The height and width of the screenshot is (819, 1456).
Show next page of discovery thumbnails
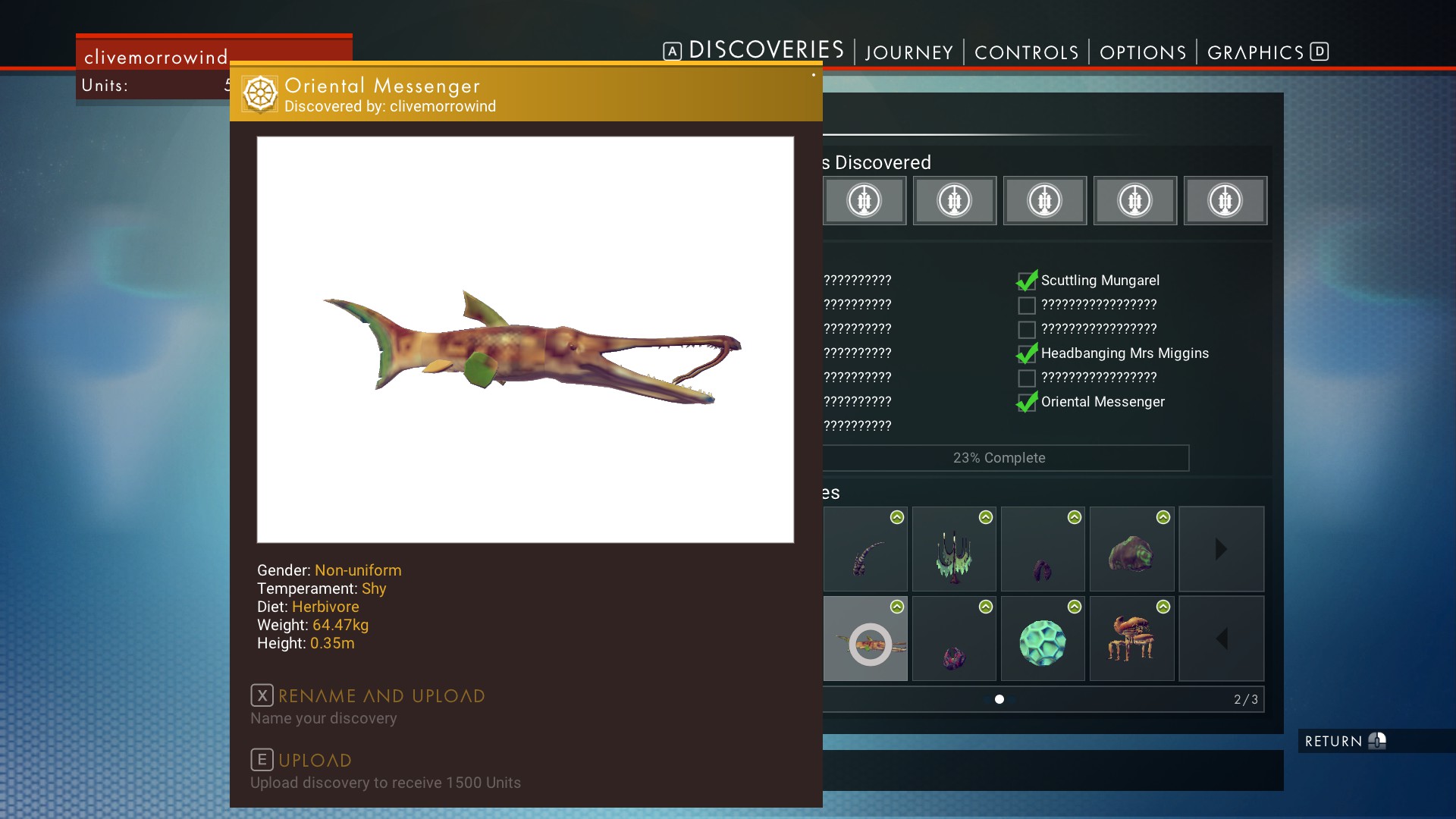pyautogui.click(x=1221, y=550)
